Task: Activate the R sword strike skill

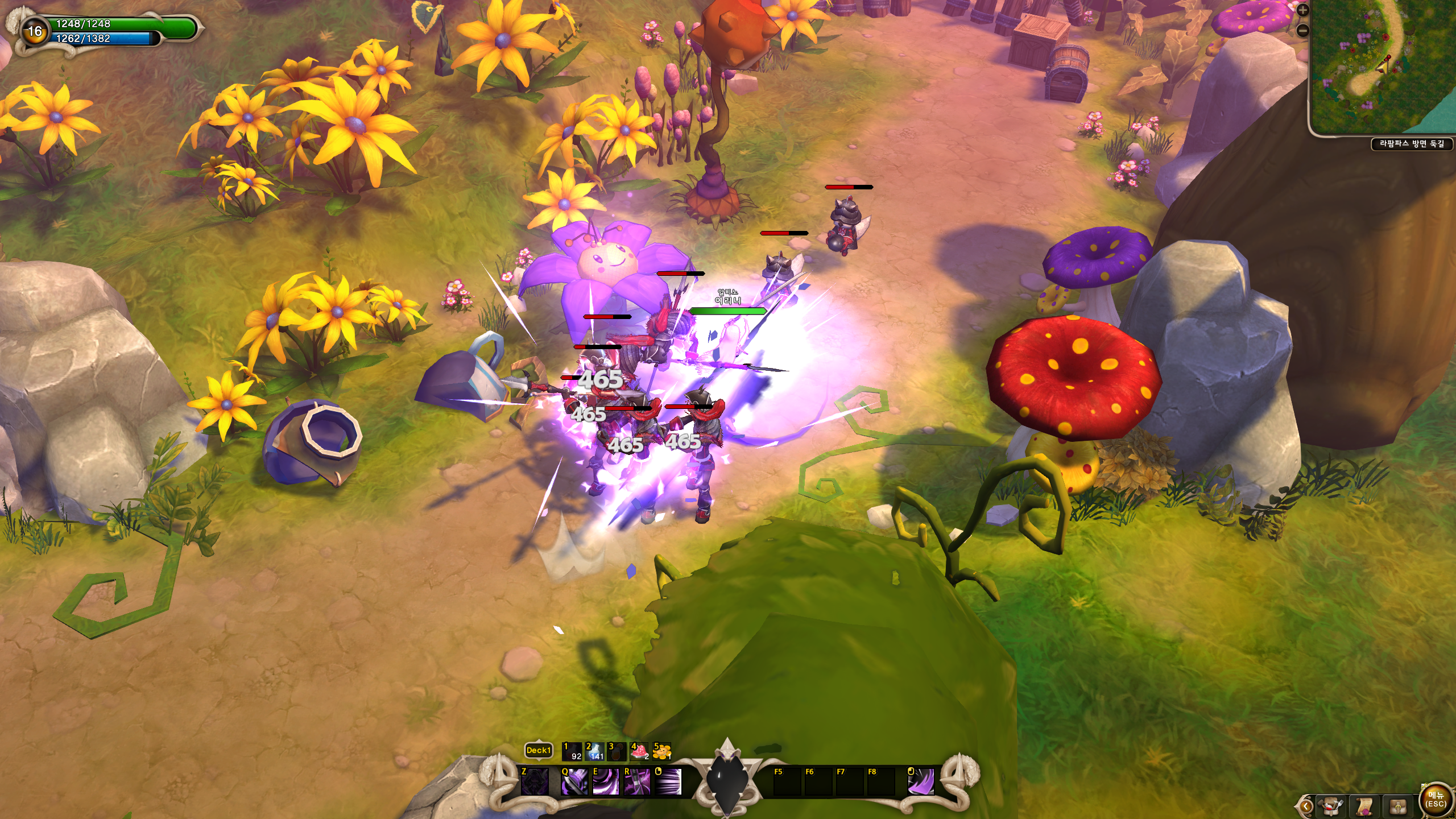Action: tap(637, 781)
